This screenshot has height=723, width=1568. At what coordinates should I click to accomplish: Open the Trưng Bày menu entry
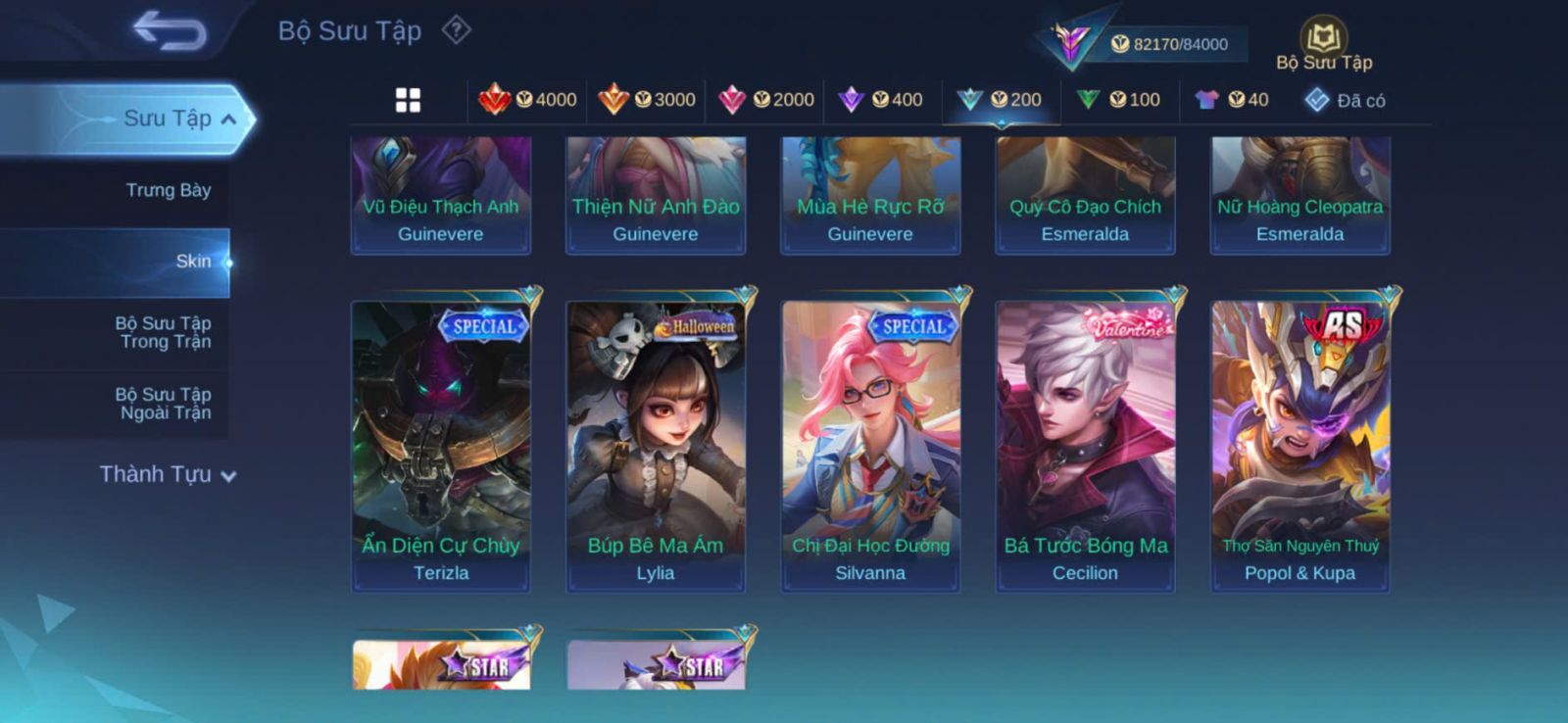tap(168, 190)
